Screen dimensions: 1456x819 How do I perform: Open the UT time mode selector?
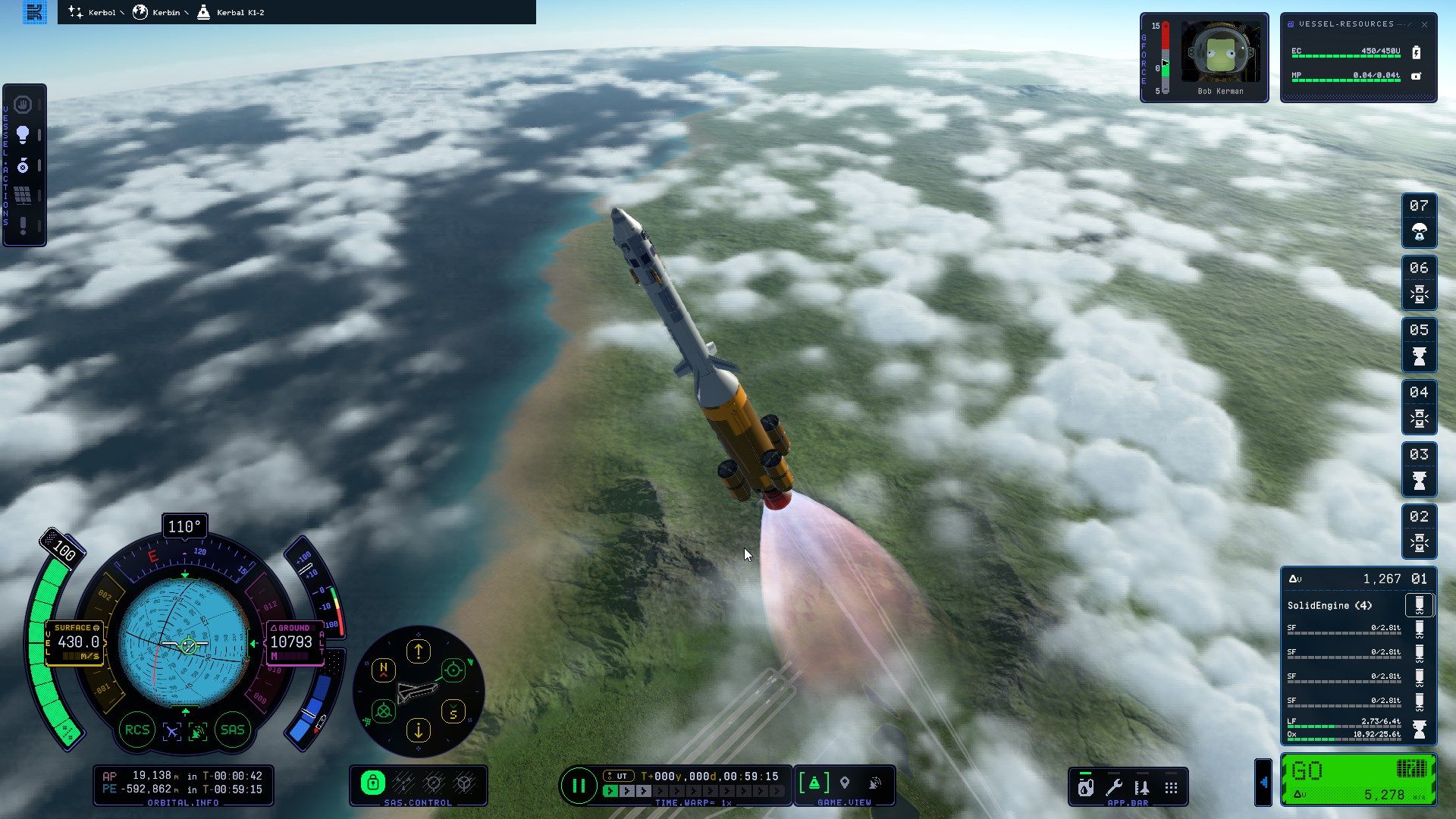tap(619, 776)
